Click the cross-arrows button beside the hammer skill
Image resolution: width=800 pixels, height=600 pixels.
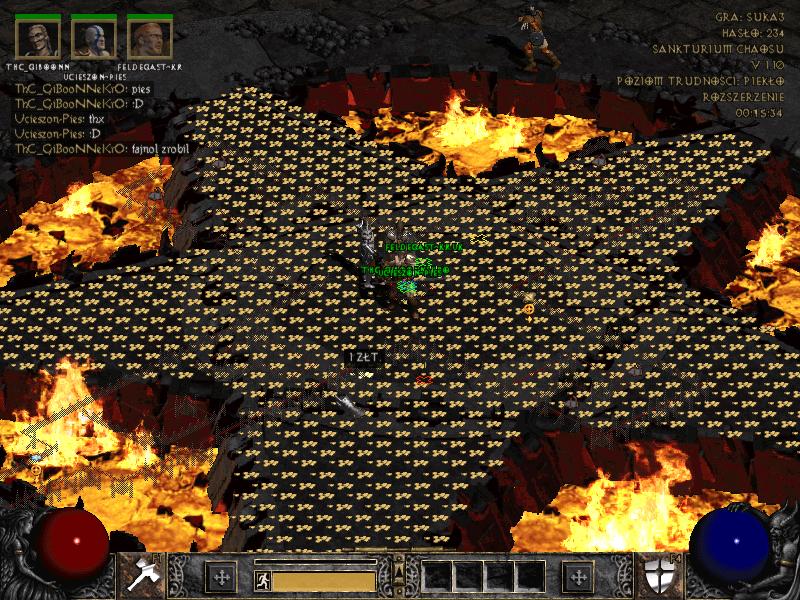[221, 577]
